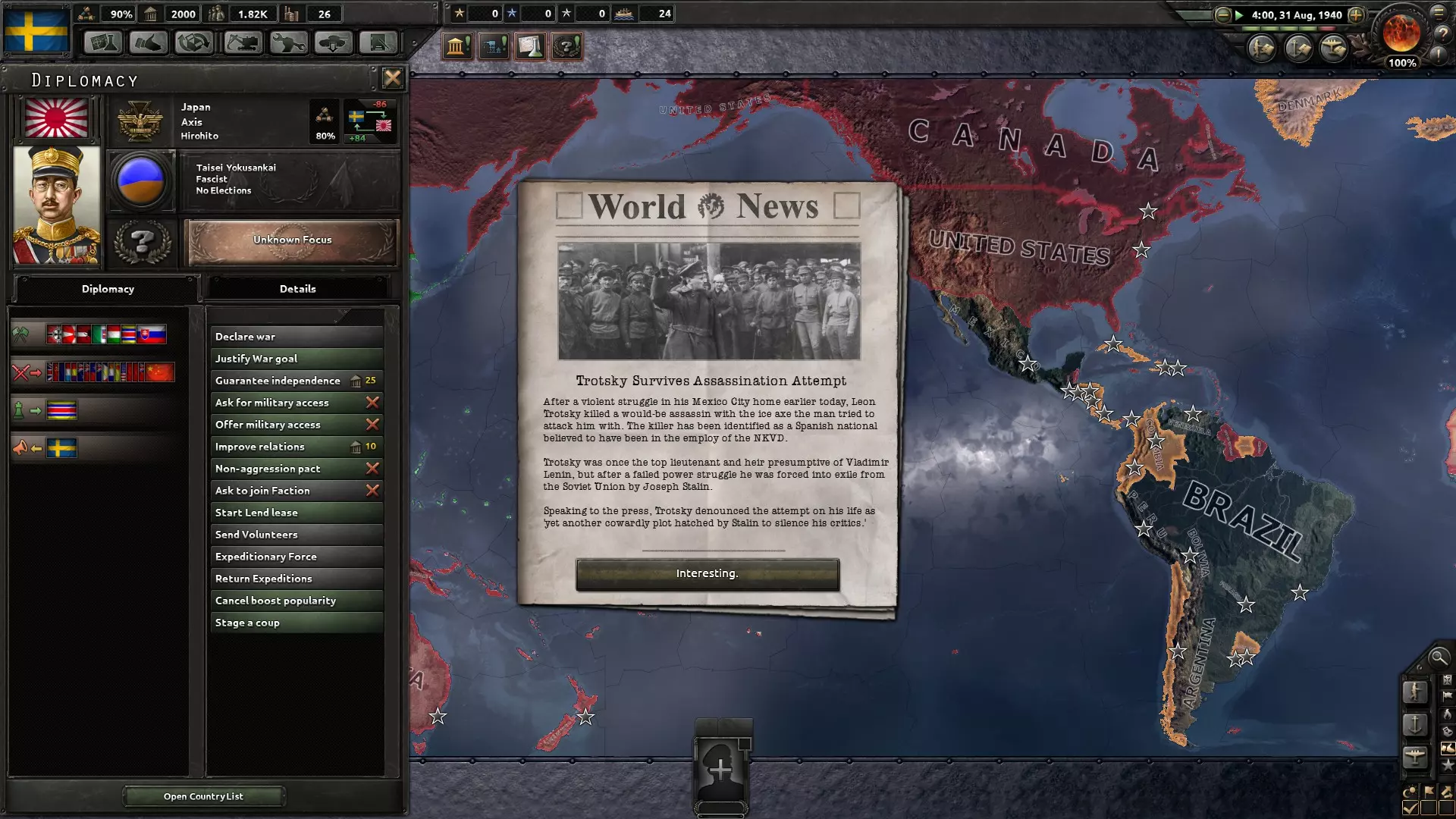
Task: Open the Expeditionary Force option
Action: coord(296,557)
